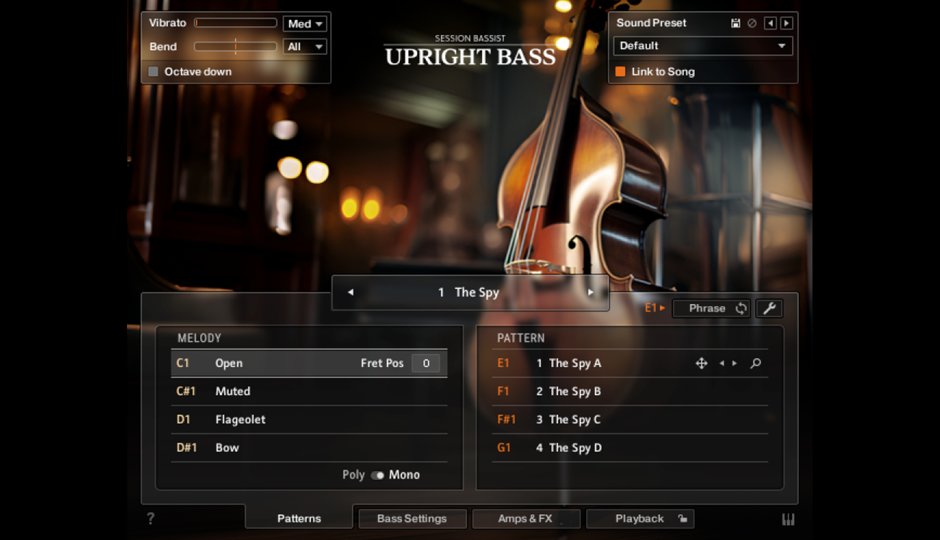Open the Vibrato Med dropdown
Viewport: 940px width, 540px height.
305,24
